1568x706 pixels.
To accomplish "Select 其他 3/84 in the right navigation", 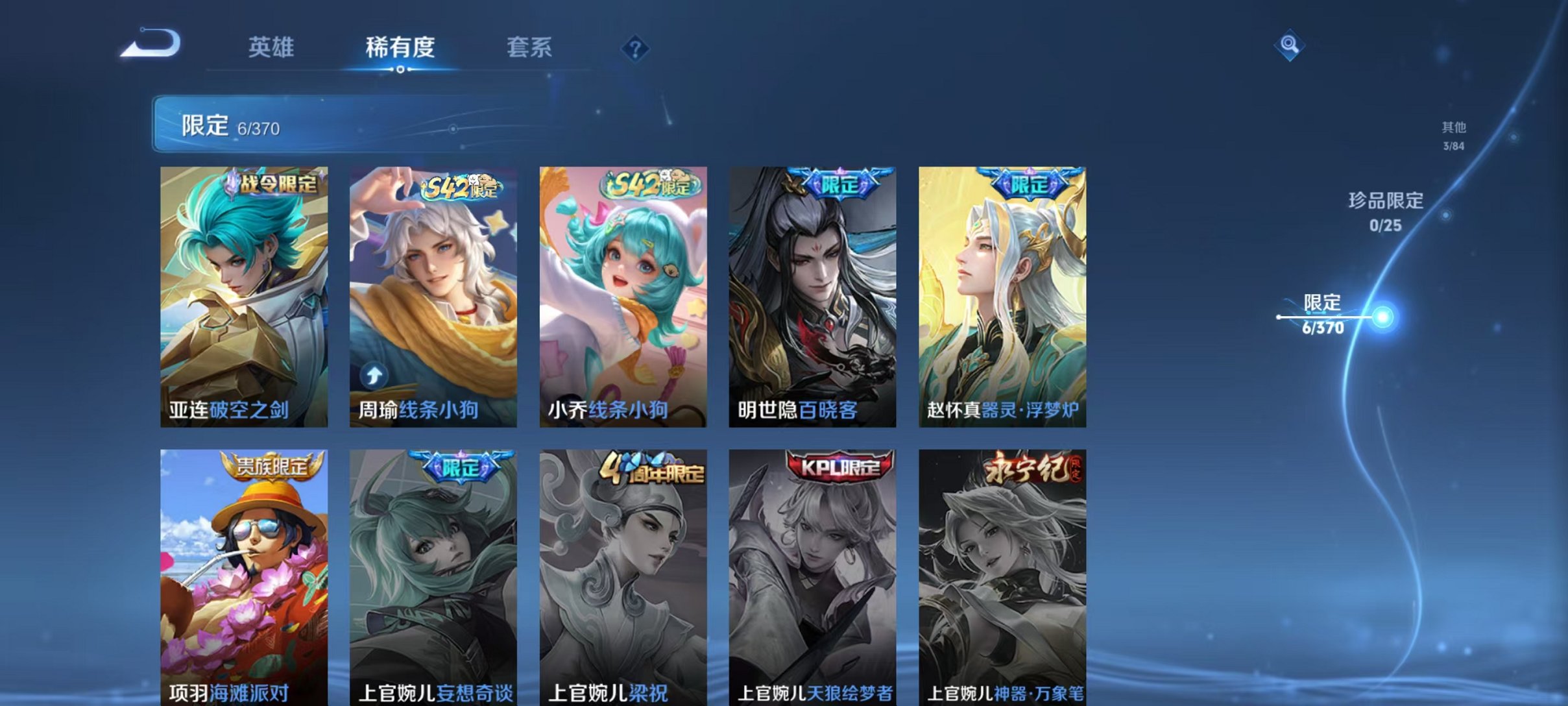I will click(1453, 134).
